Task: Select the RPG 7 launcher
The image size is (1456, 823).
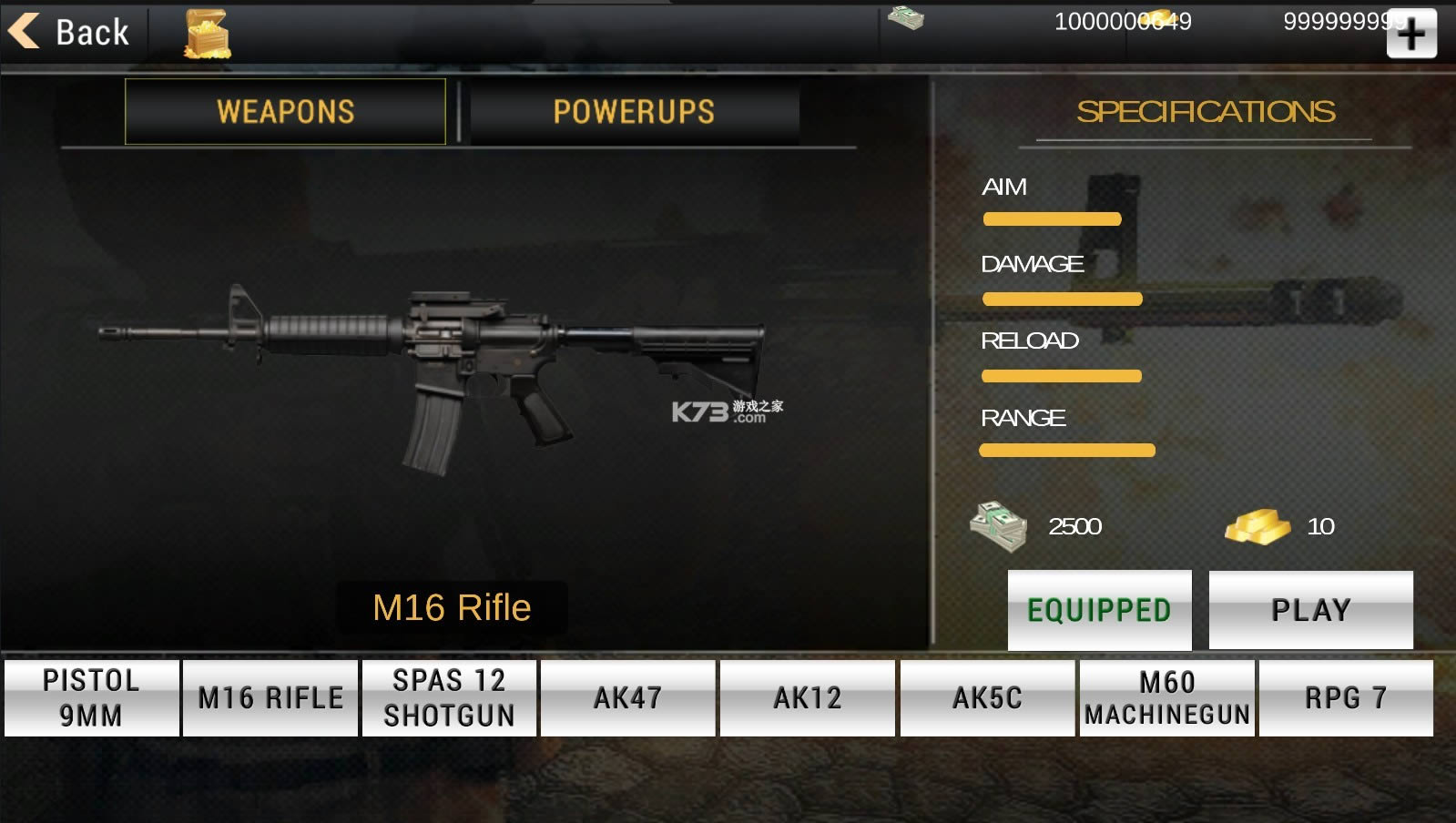Action: [1345, 697]
